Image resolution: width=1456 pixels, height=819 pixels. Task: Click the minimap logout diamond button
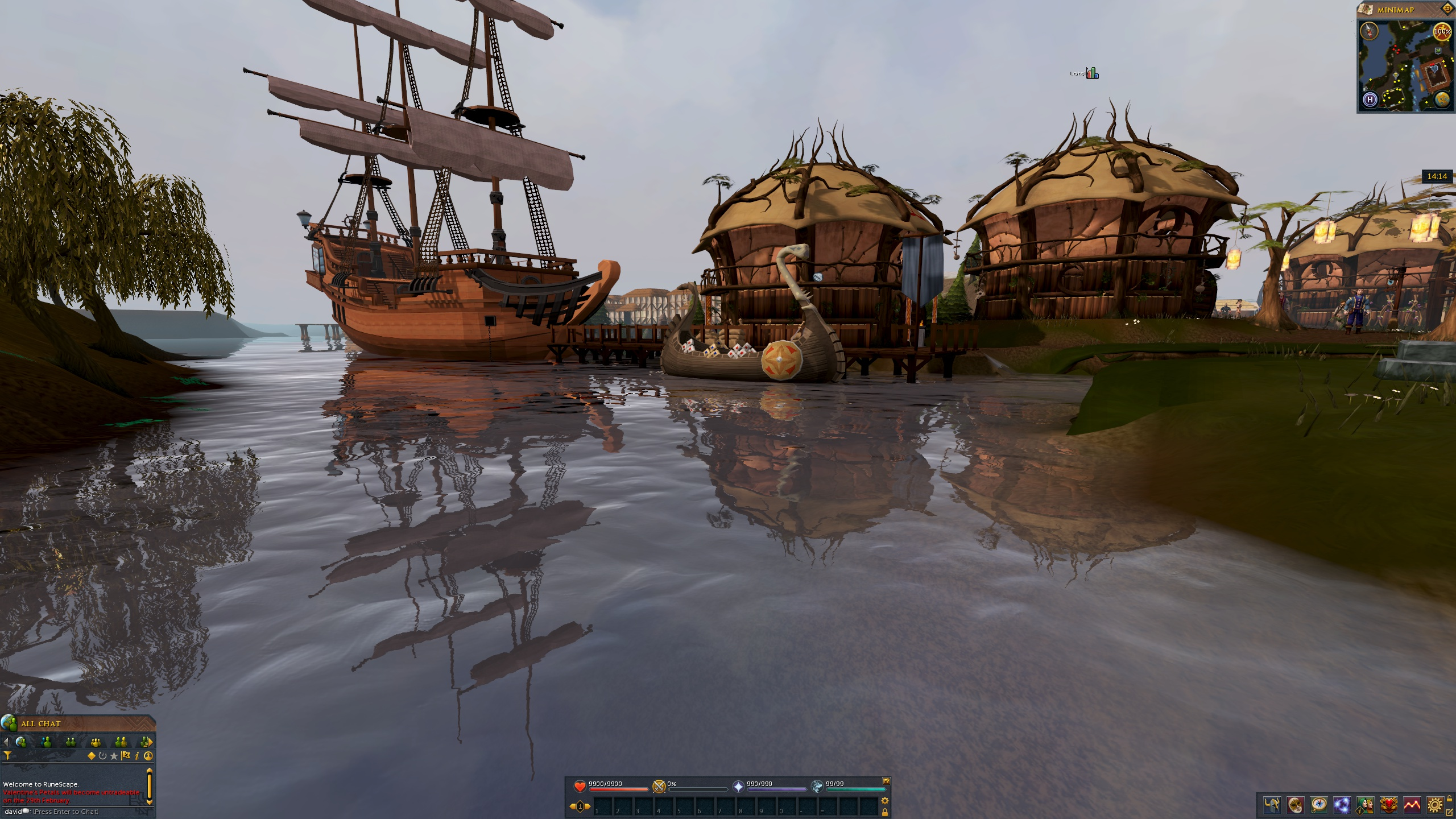click(1447, 9)
